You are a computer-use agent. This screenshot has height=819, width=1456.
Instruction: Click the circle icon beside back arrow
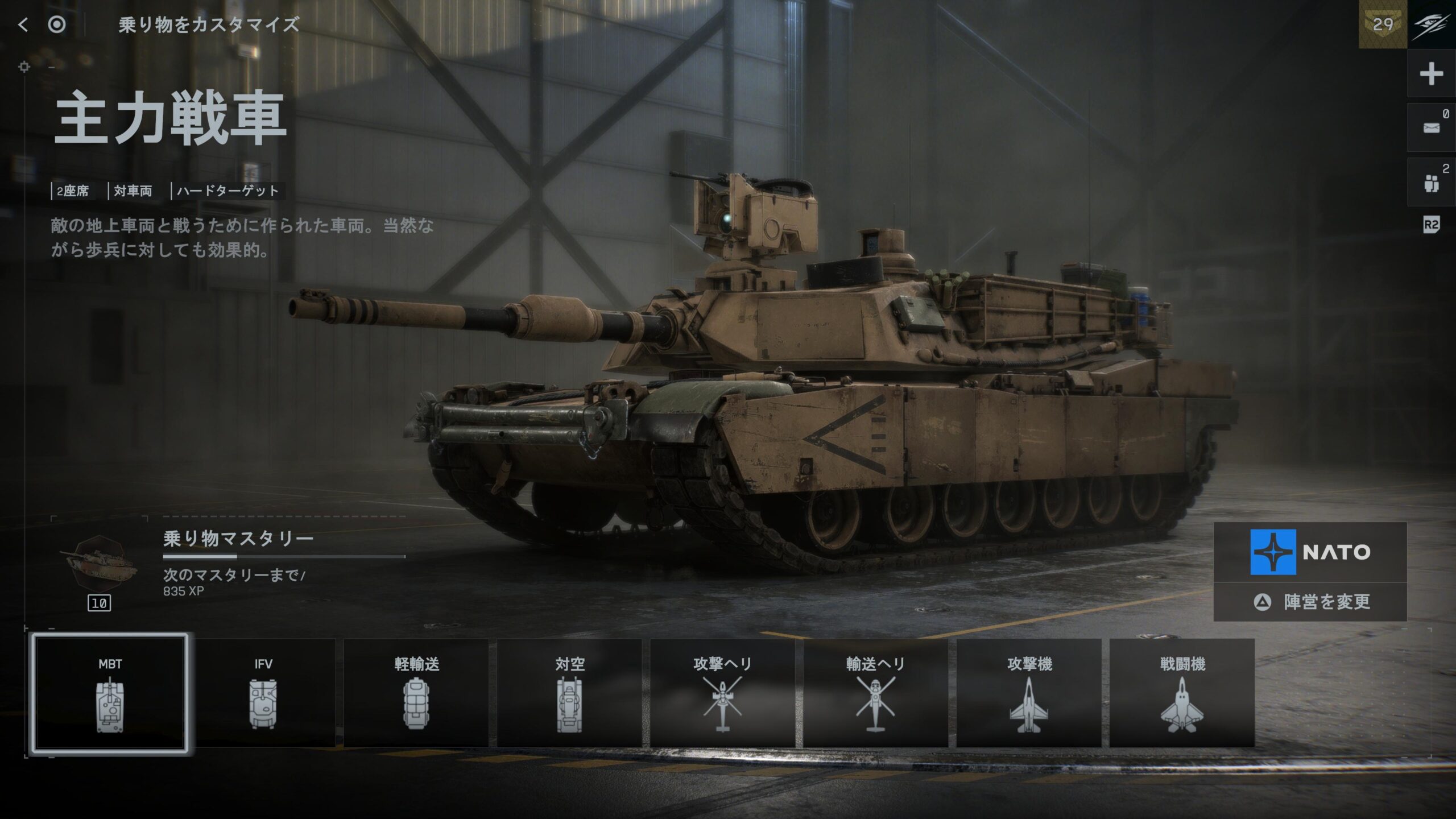click(x=57, y=24)
